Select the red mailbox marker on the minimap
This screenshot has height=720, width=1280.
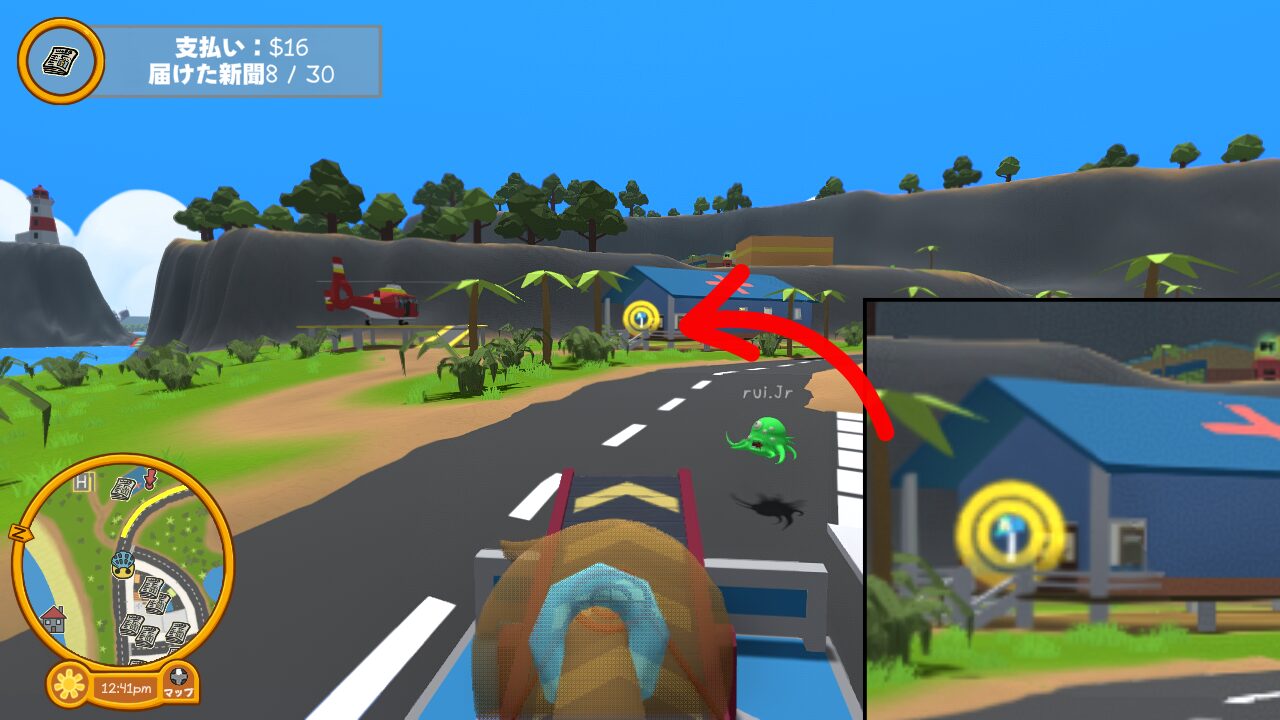151,479
